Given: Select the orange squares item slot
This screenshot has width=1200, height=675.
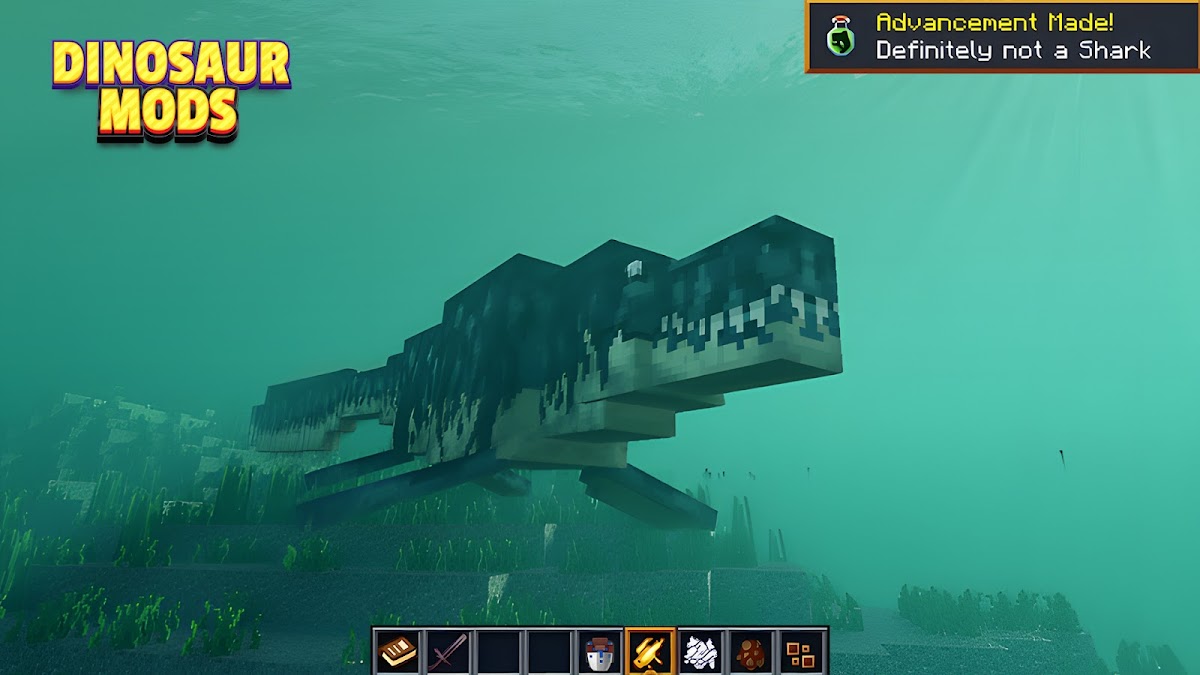Looking at the screenshot, I should pos(801,653).
